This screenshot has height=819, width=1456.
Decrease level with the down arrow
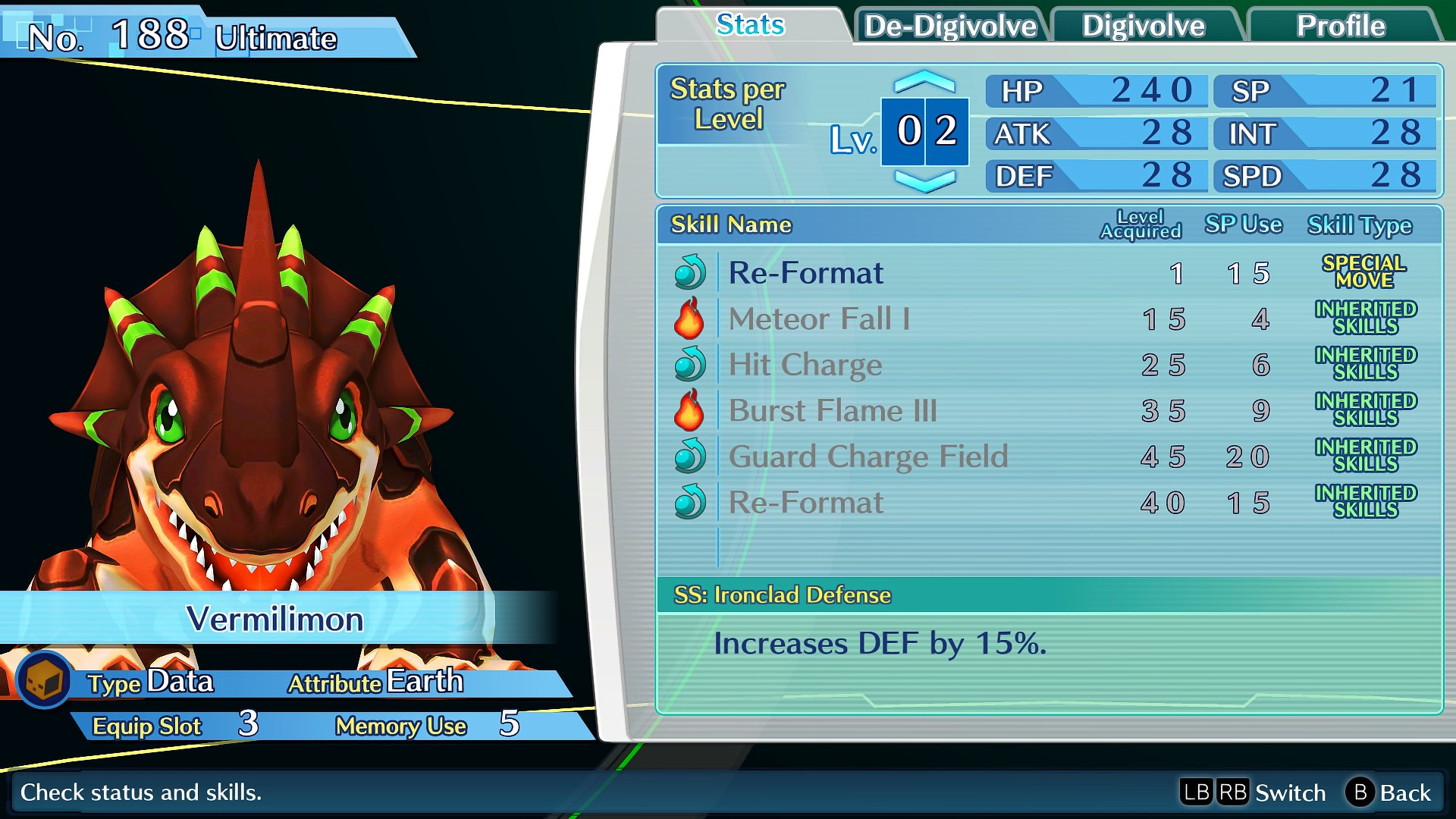point(924,180)
